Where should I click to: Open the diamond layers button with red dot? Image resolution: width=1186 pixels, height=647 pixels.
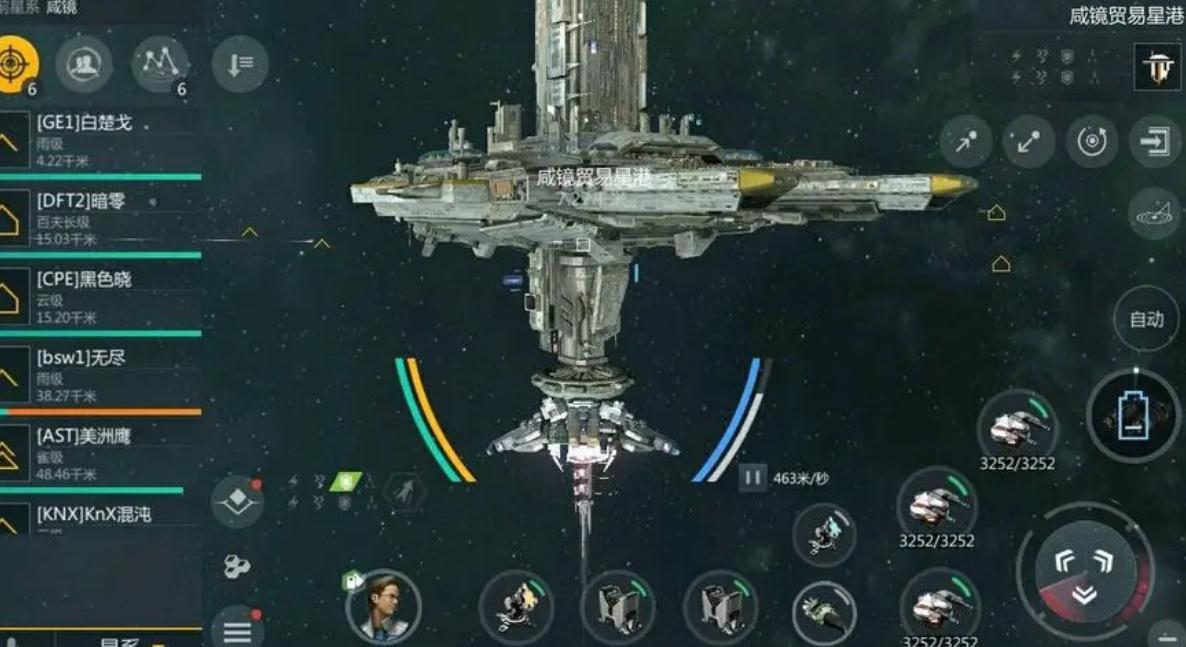point(237,502)
